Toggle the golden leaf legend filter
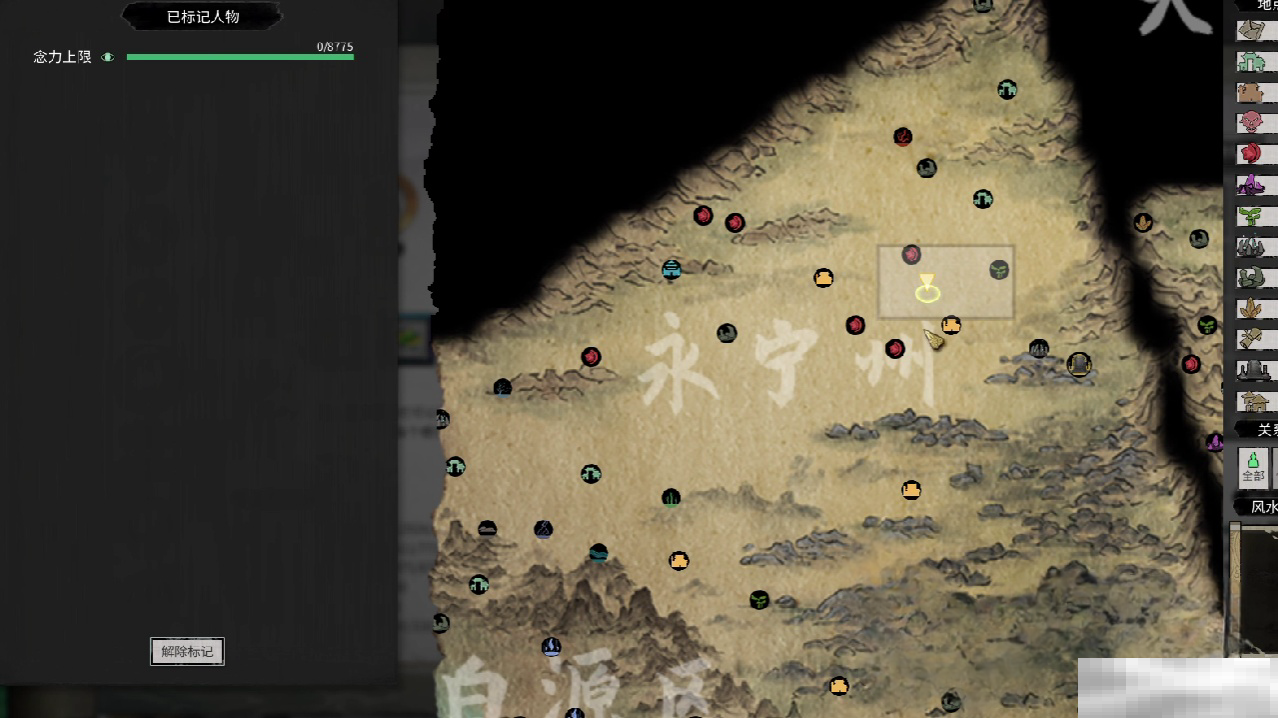 [x=1251, y=308]
